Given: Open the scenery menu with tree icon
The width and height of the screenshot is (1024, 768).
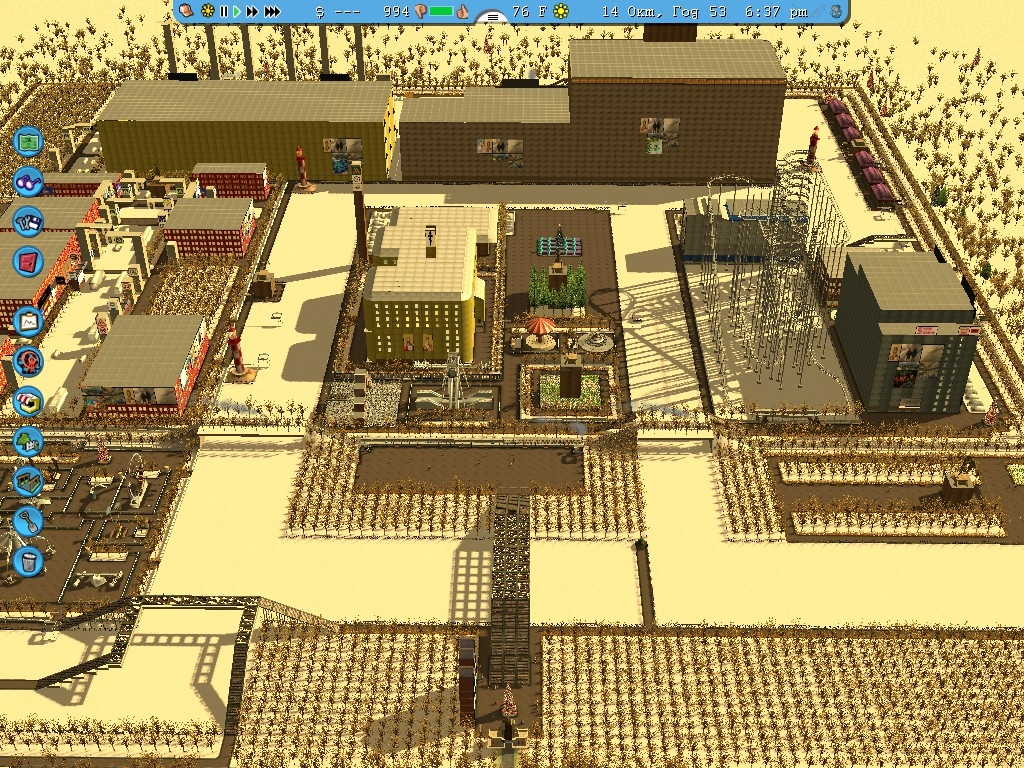Looking at the screenshot, I should pos(28,441).
